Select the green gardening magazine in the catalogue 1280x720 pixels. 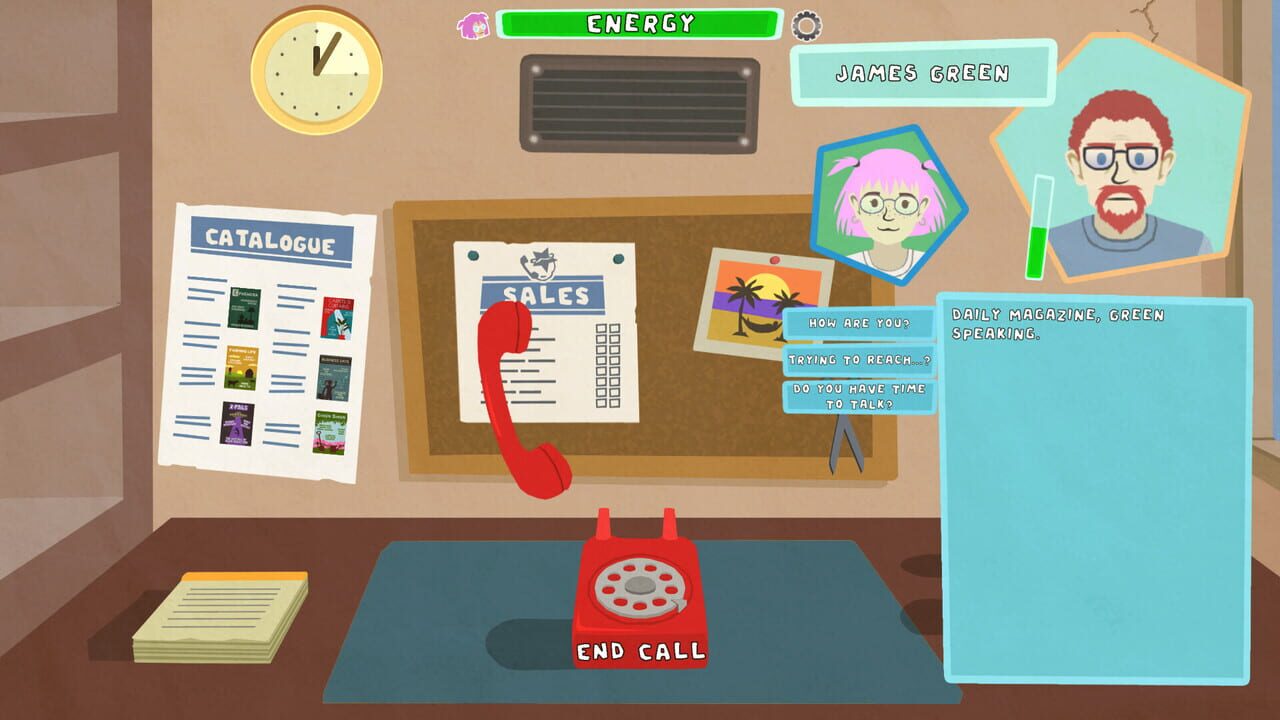pos(329,431)
